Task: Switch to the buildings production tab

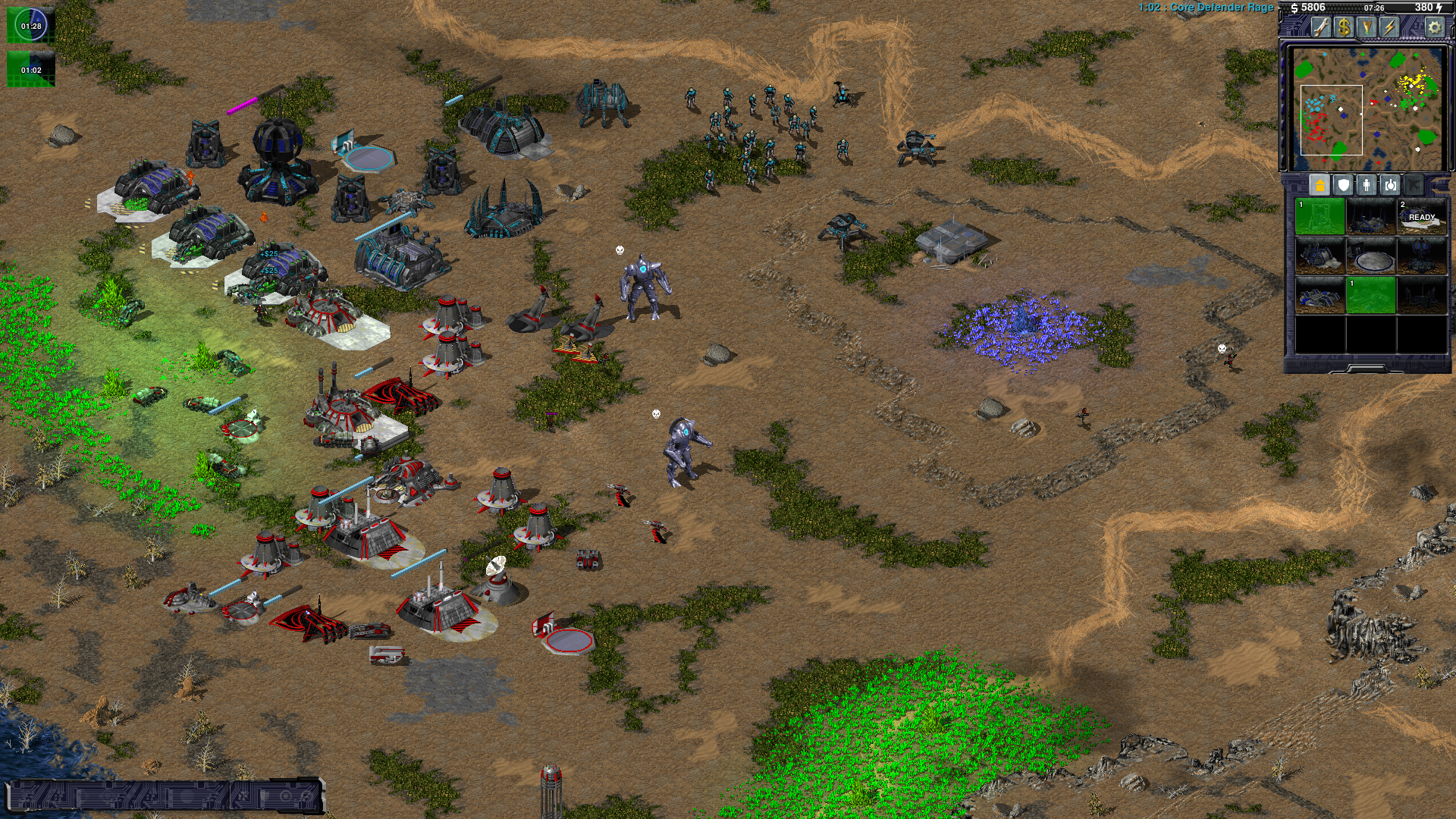Action: click(x=1319, y=185)
